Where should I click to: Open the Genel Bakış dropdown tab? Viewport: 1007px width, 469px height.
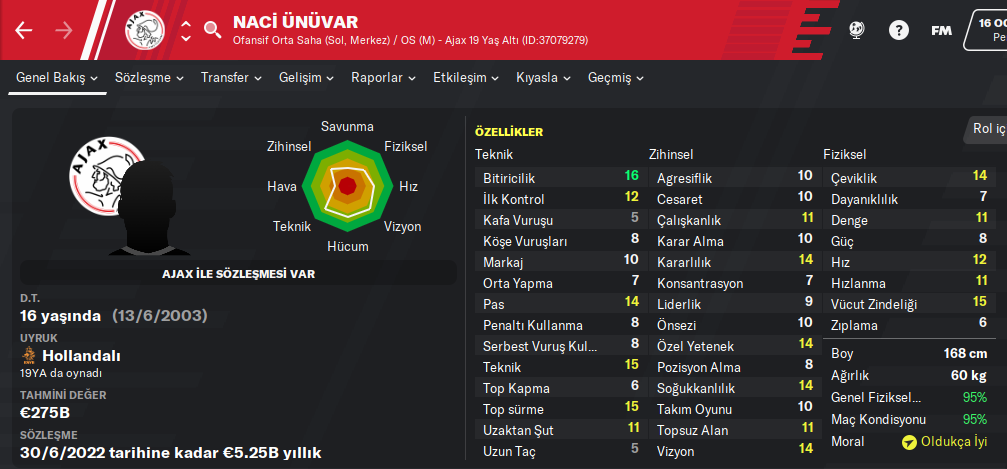click(x=57, y=77)
